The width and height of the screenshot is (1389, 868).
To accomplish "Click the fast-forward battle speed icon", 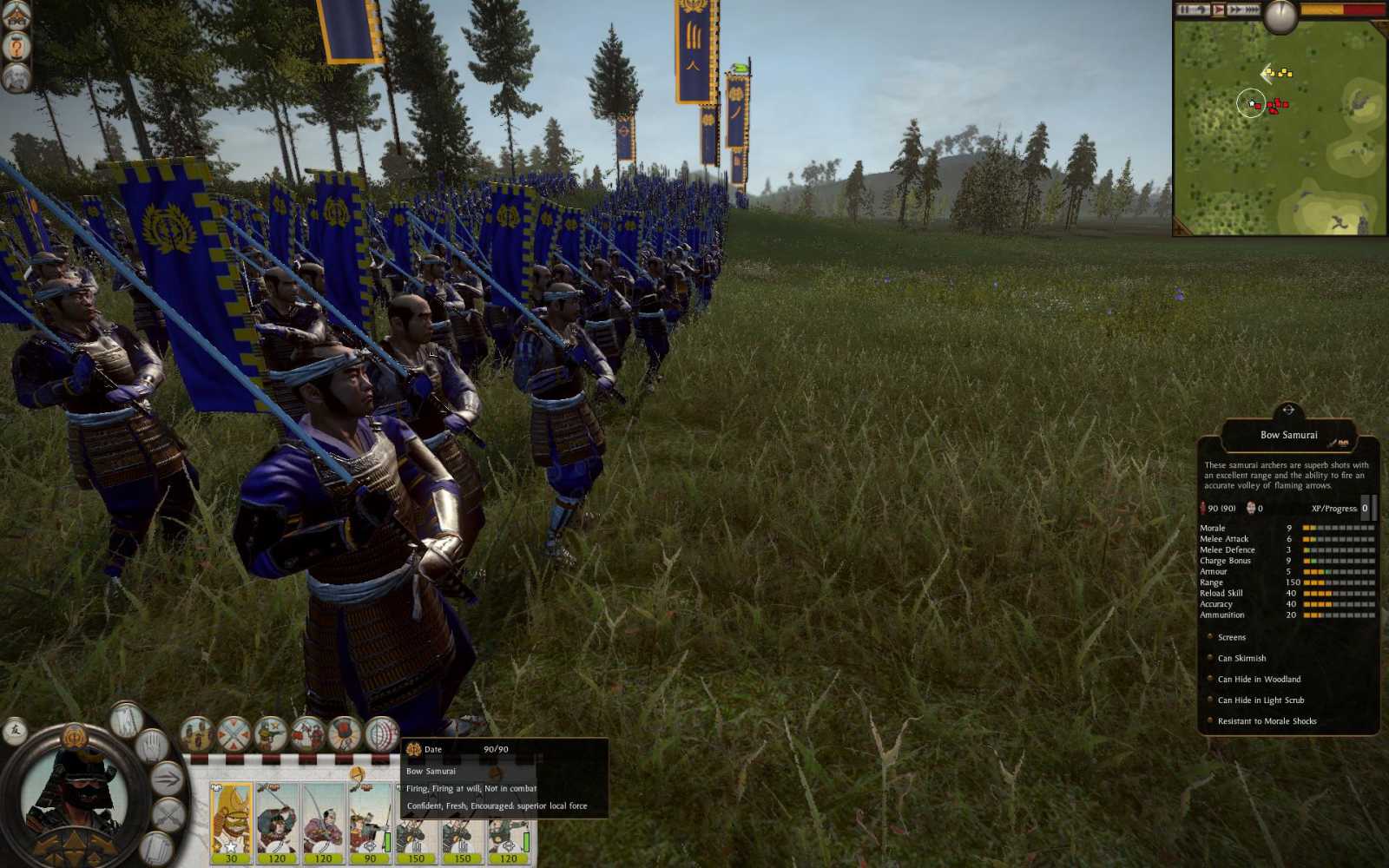I will click(x=1237, y=9).
